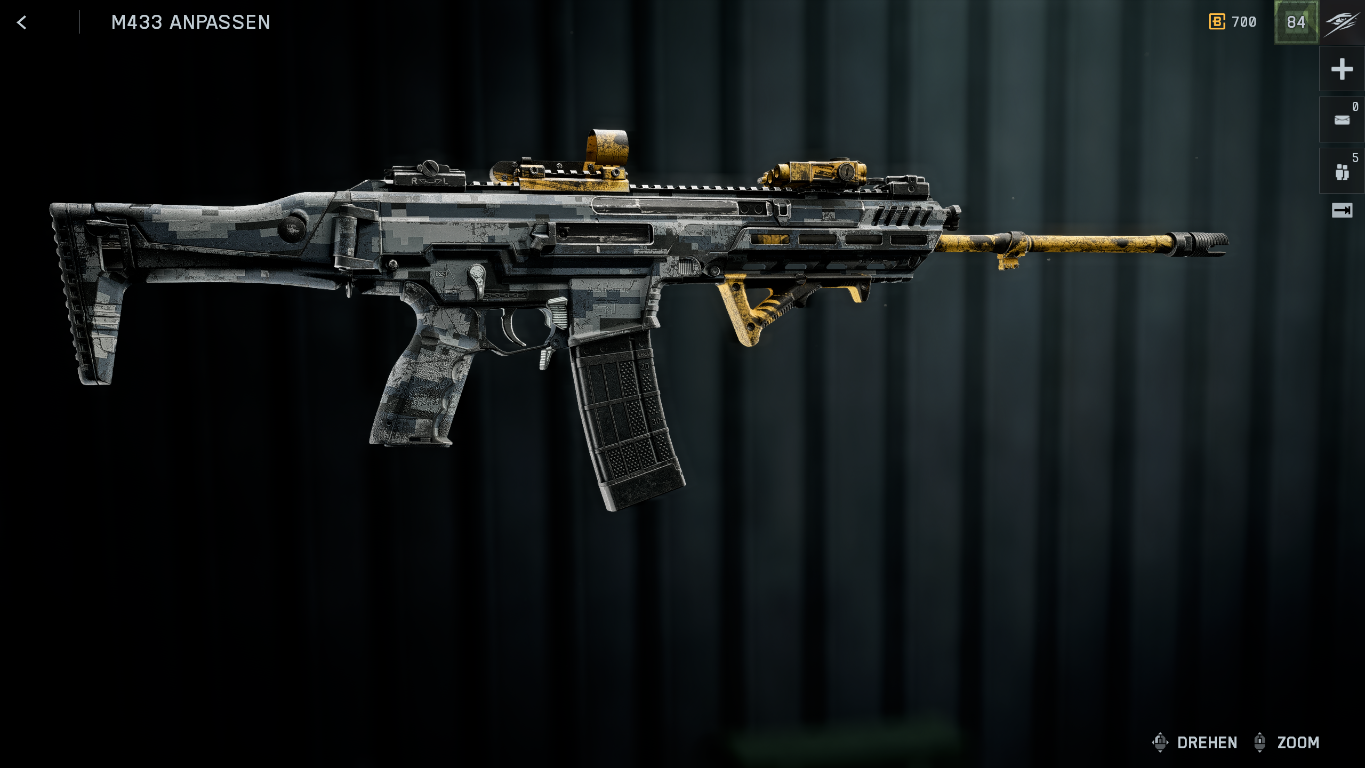Click the 700 currency value

pyautogui.click(x=1243, y=22)
